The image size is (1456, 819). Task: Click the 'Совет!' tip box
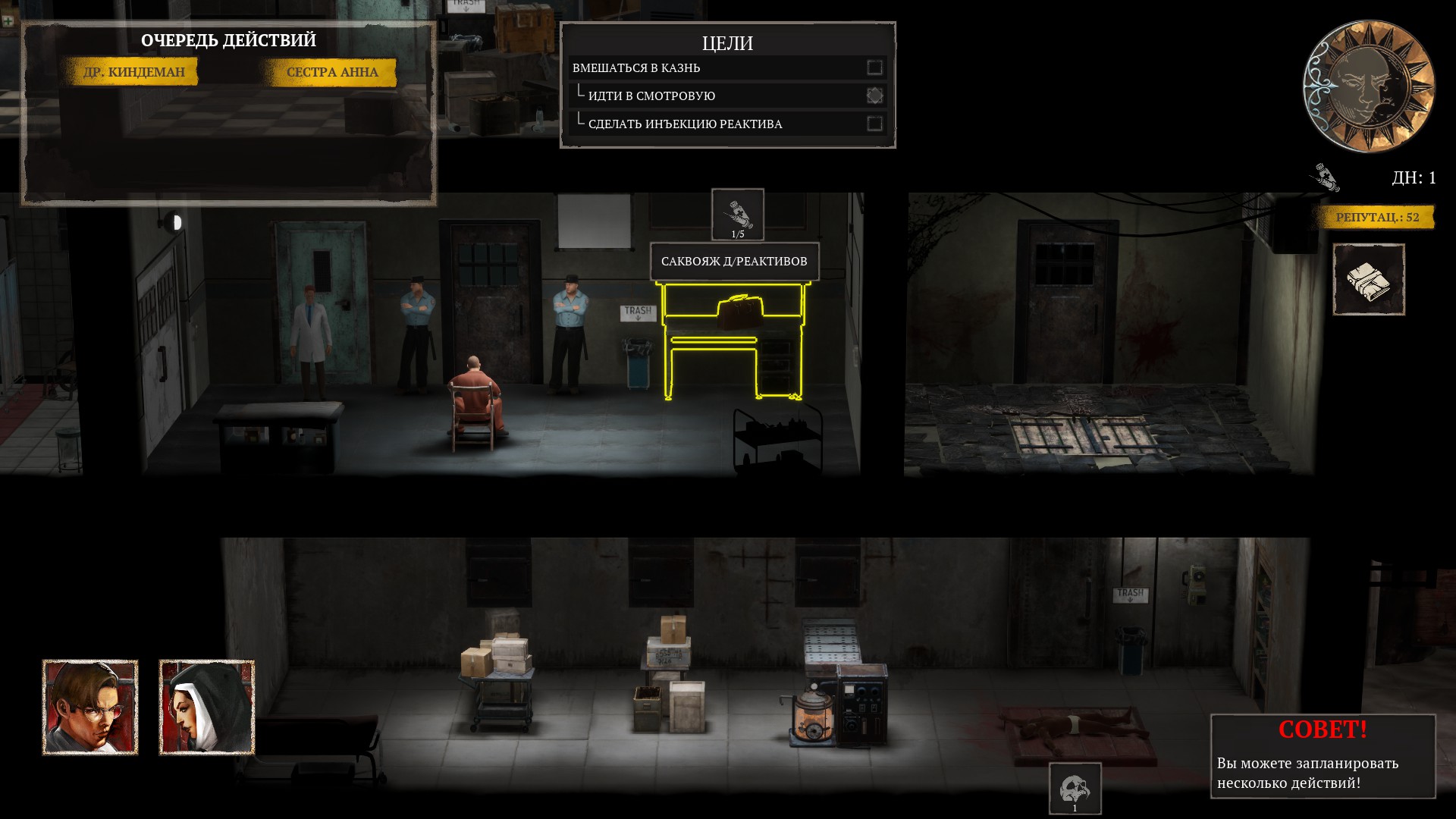1323,756
